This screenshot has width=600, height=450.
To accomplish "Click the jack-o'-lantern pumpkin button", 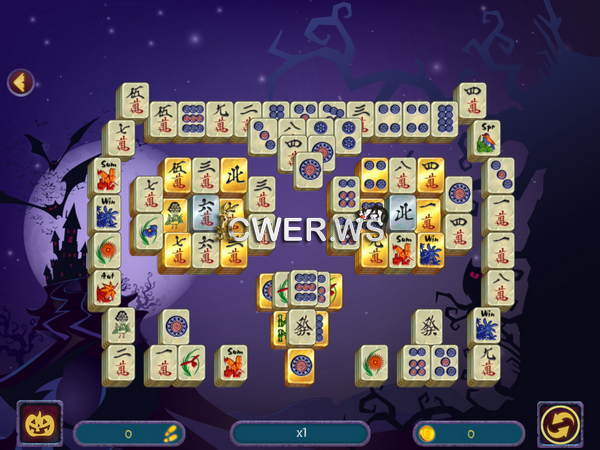I will [40, 423].
